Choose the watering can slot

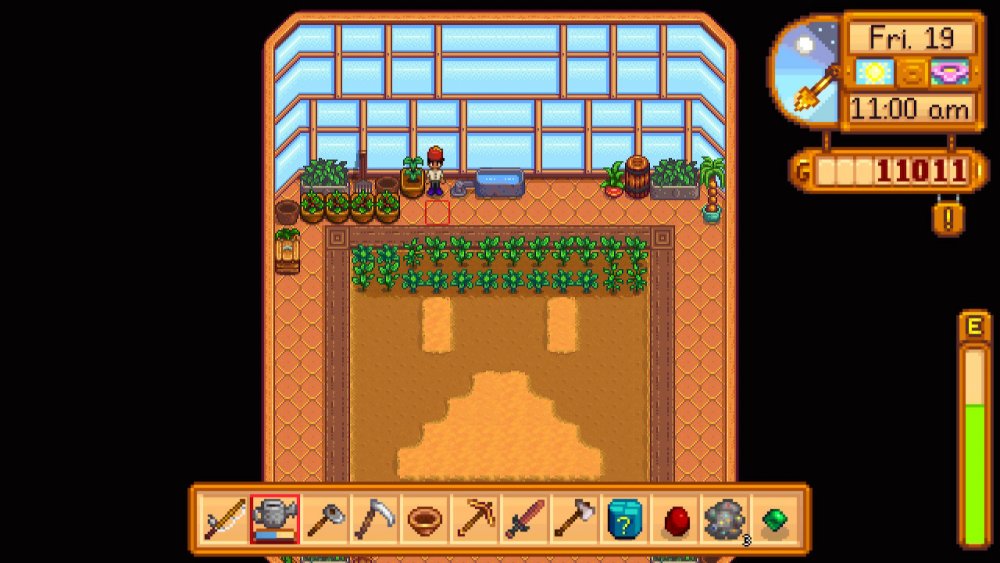tap(274, 519)
